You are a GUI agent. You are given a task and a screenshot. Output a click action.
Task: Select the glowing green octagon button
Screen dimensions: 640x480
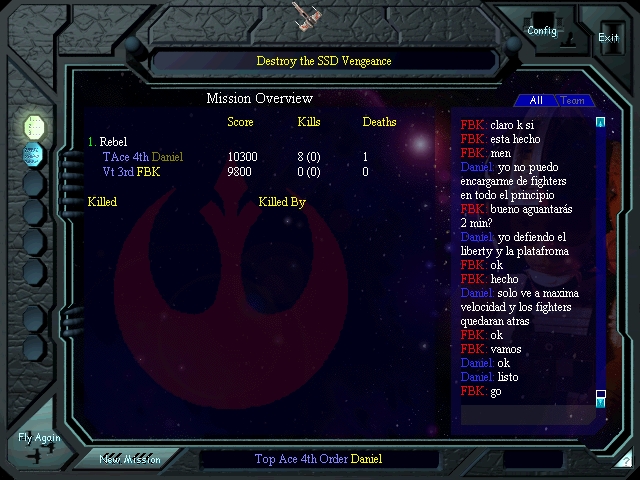(x=34, y=126)
